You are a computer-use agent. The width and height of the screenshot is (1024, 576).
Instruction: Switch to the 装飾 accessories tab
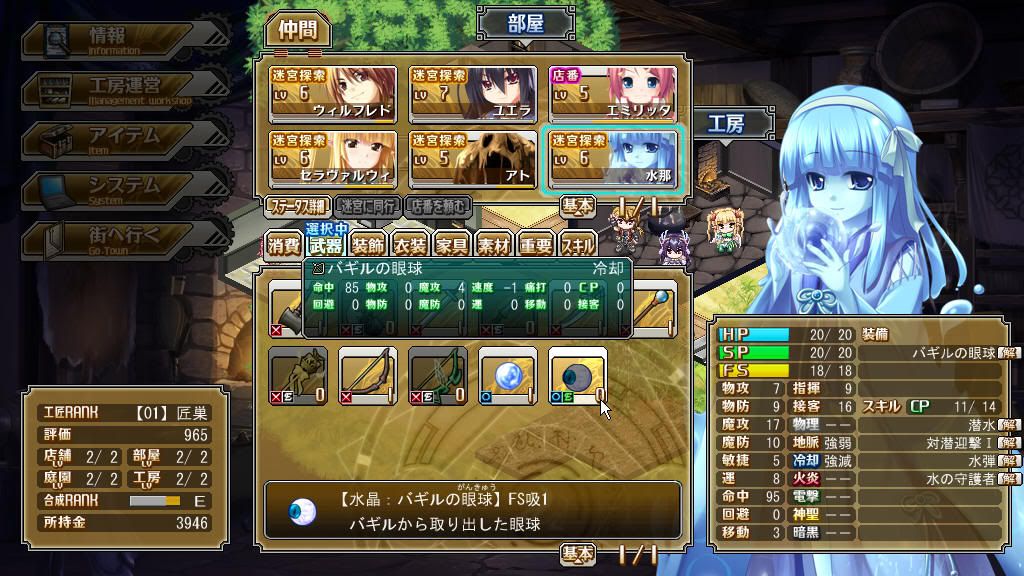click(368, 246)
